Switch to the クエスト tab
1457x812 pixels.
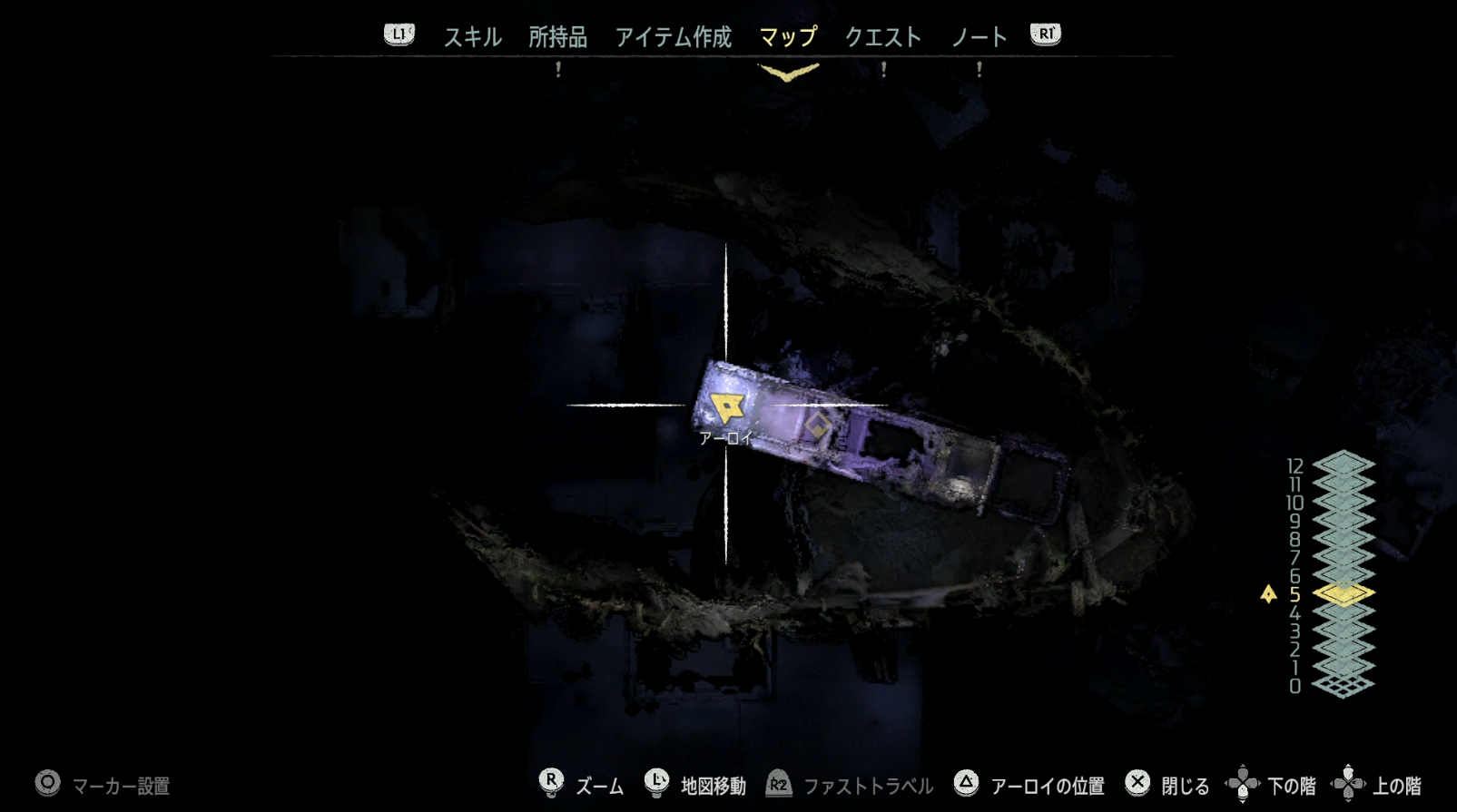click(883, 37)
